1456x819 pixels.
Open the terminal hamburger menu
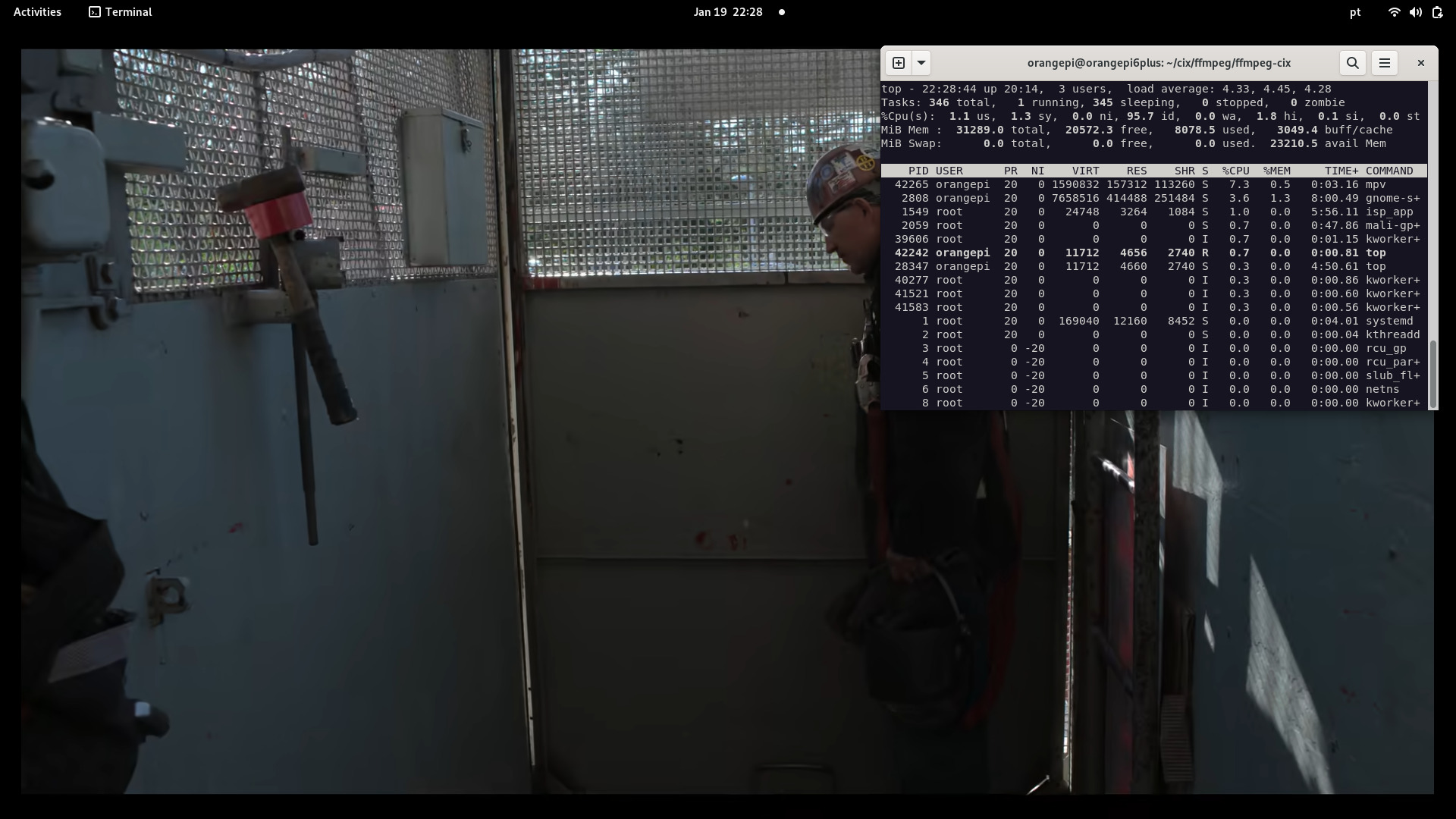point(1384,63)
